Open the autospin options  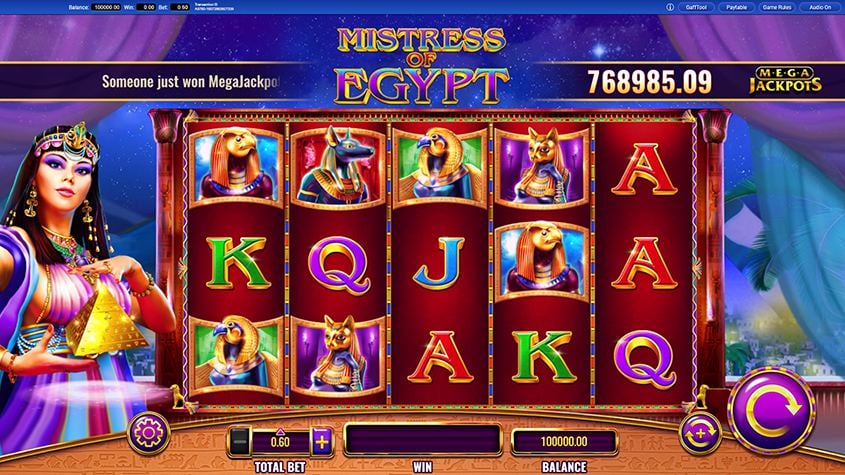pyautogui.click(x=699, y=434)
